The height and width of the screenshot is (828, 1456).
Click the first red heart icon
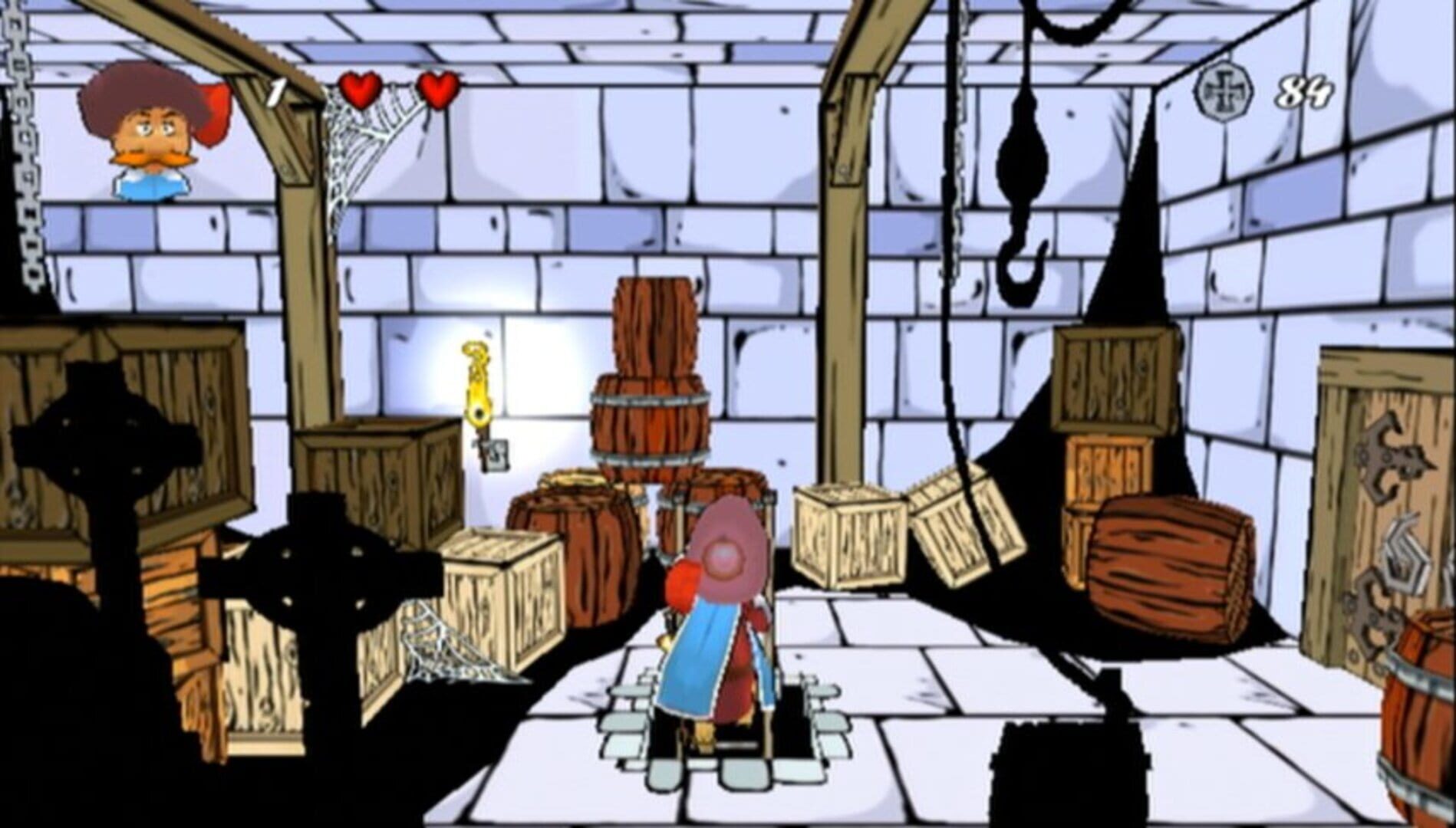tap(359, 90)
